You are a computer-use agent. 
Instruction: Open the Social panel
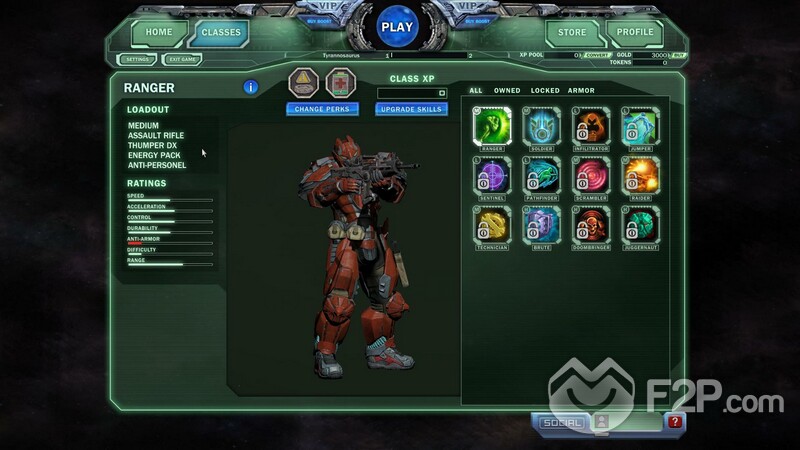[561, 423]
